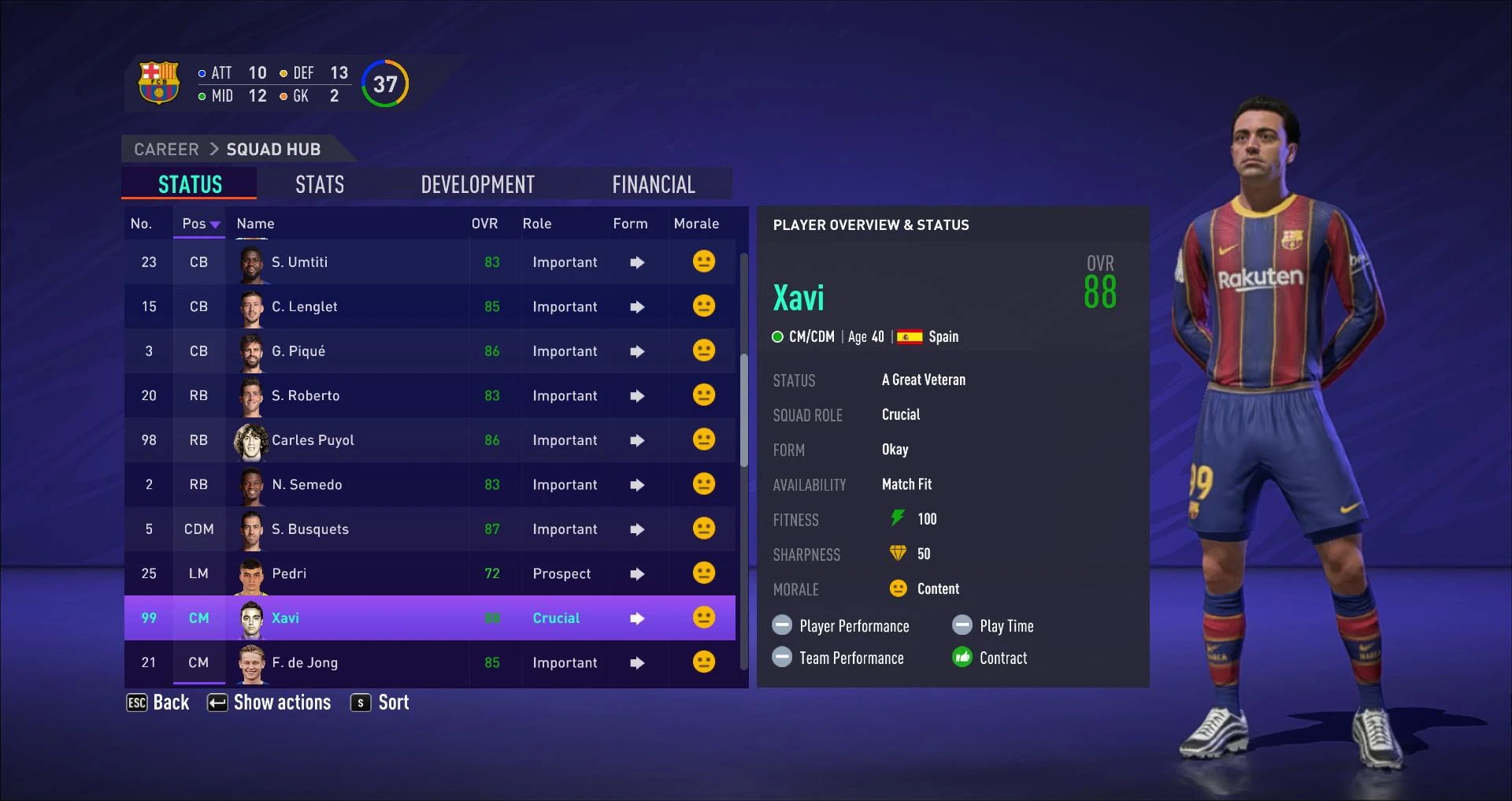Click the fitness lightning bolt icon

(x=898, y=518)
